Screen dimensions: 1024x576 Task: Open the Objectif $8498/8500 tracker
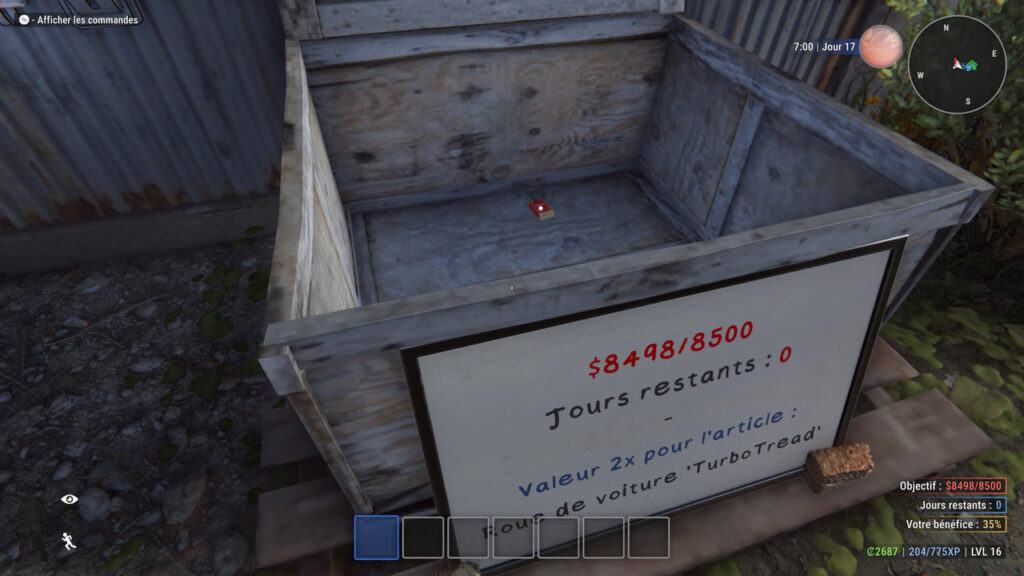(953, 486)
